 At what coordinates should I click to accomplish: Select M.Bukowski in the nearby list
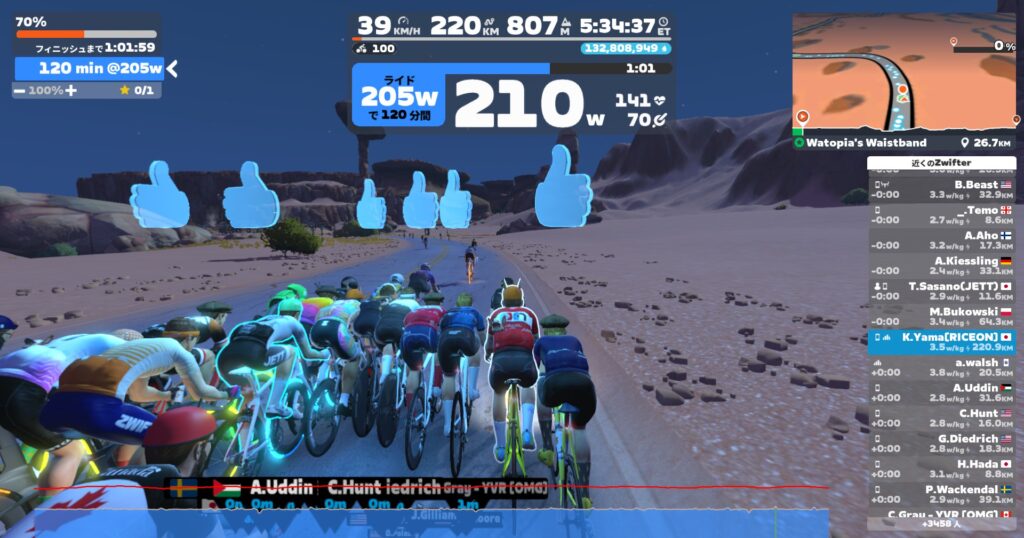coord(942,317)
